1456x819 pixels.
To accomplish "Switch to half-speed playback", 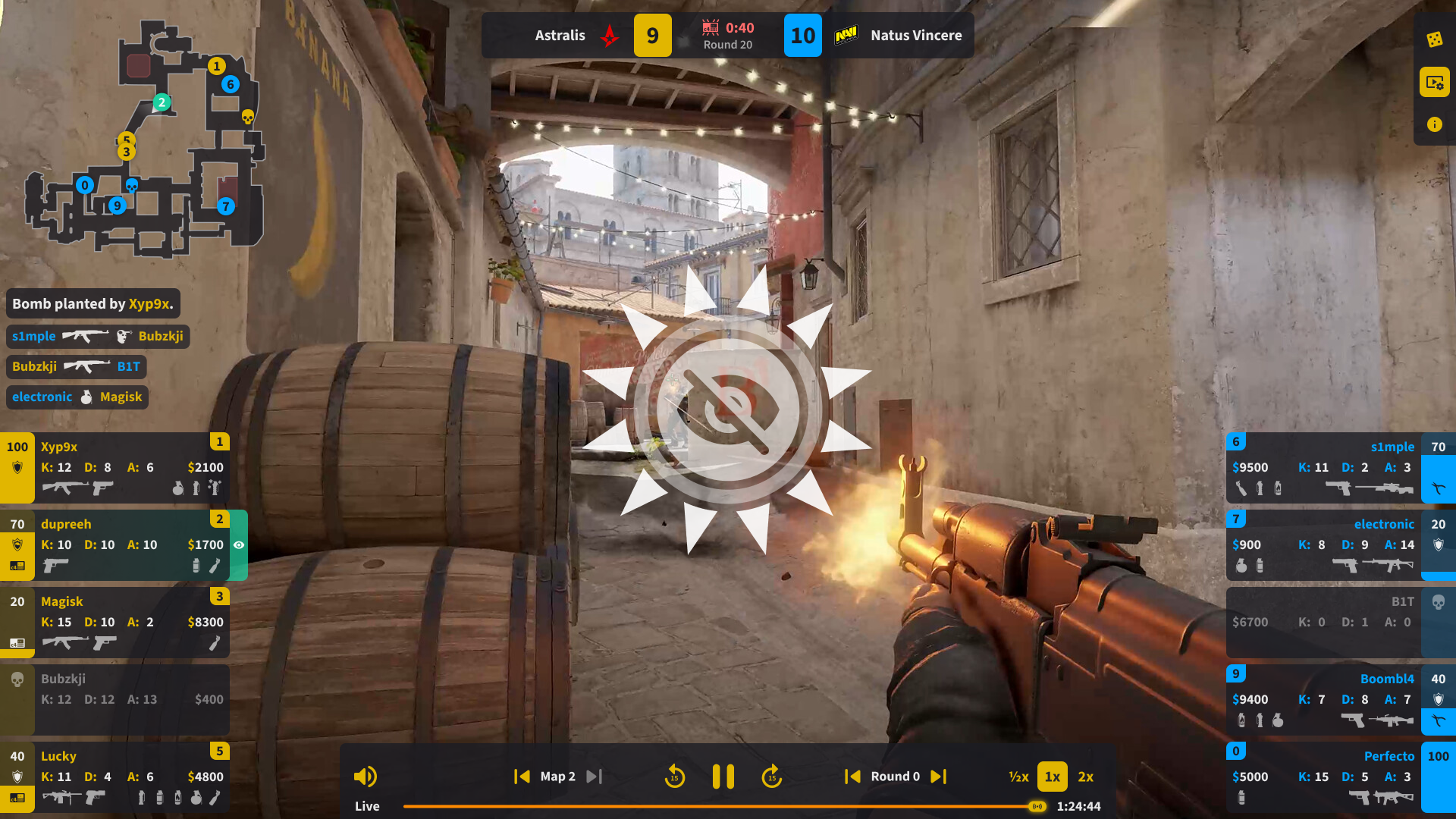I will [x=1018, y=777].
